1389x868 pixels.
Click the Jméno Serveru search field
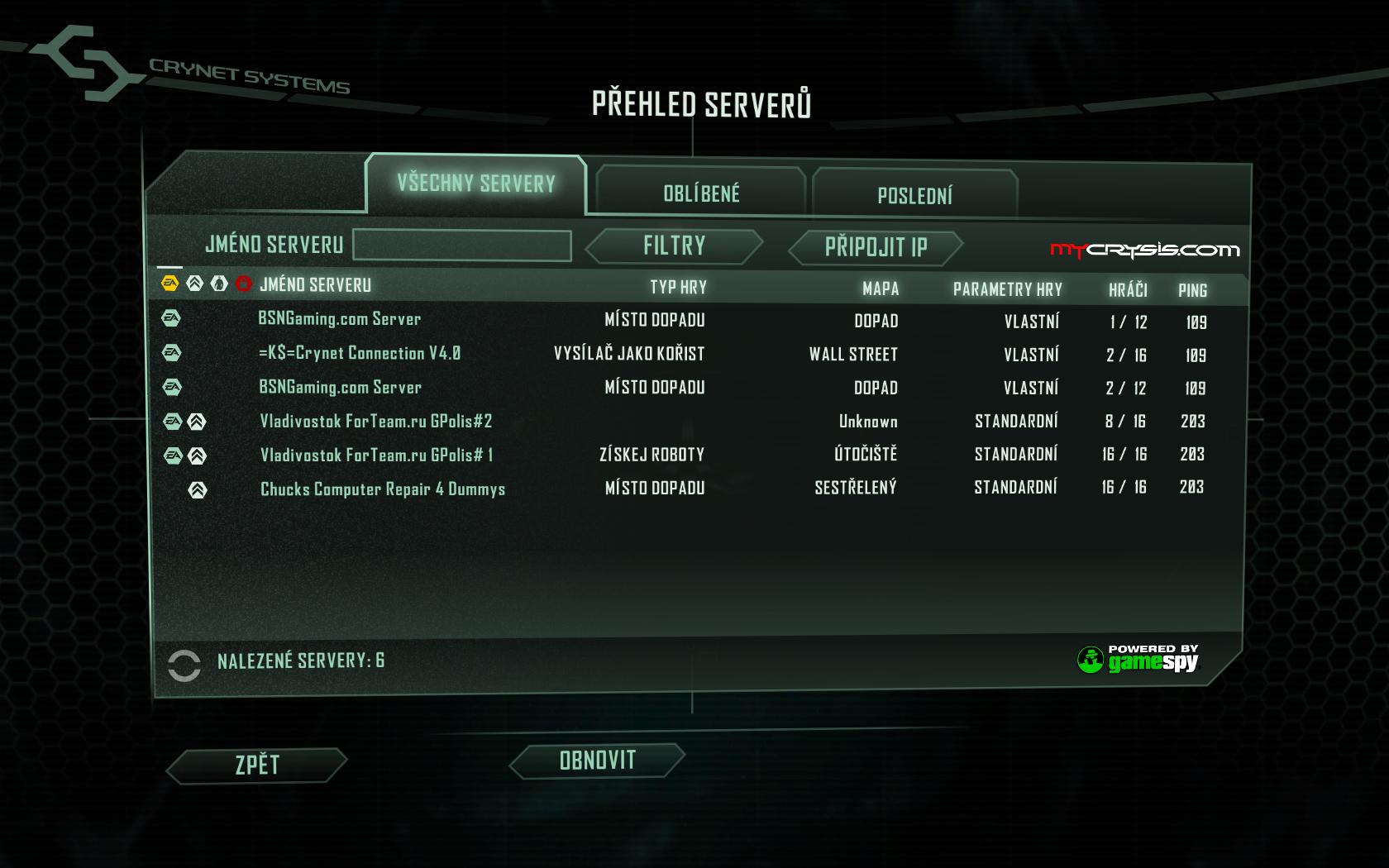point(461,246)
